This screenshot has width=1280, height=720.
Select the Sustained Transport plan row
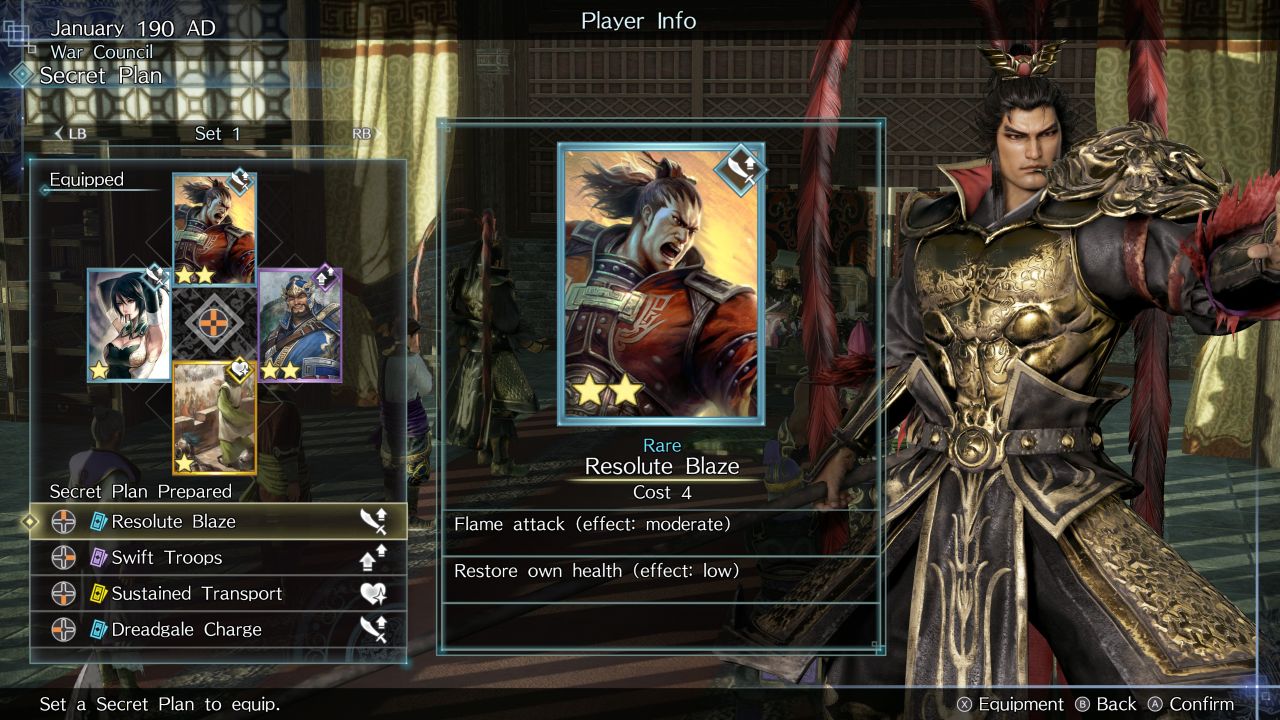tap(218, 593)
